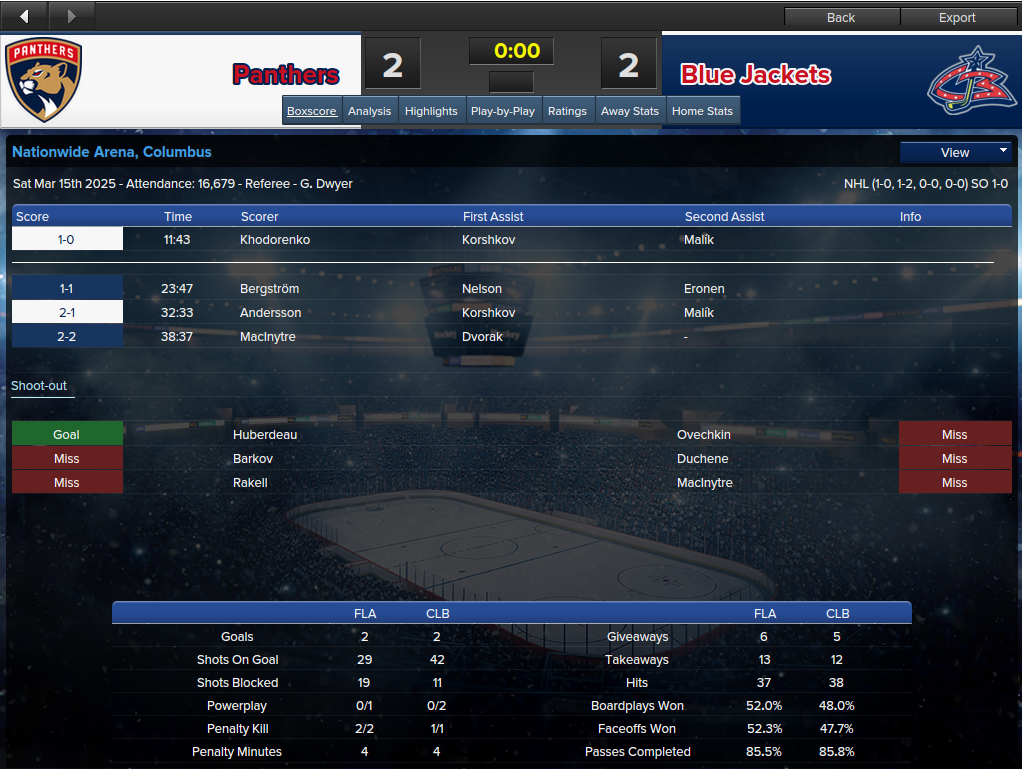Click shoot-out taker Ovechkin
The width and height of the screenshot is (1022, 769).
pyautogui.click(x=704, y=435)
